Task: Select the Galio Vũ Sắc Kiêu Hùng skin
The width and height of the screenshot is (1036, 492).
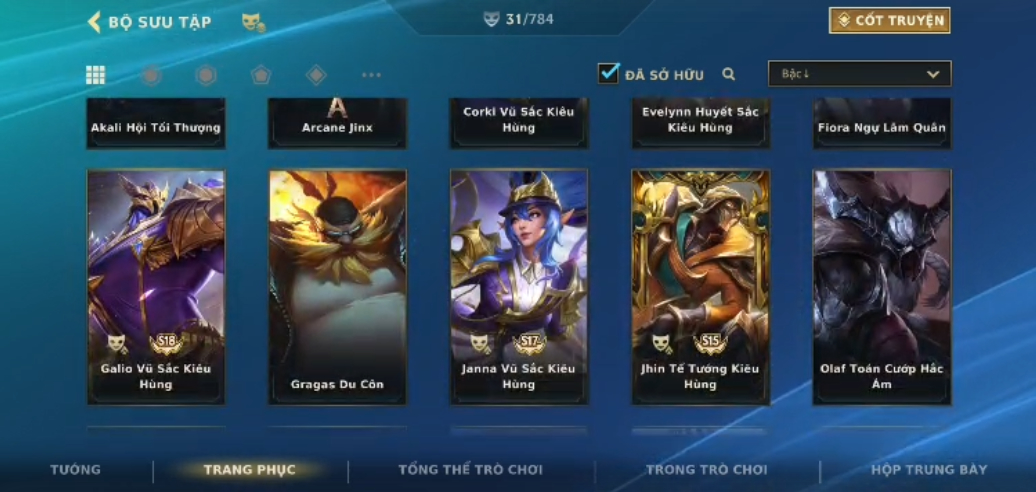Action: 156,287
